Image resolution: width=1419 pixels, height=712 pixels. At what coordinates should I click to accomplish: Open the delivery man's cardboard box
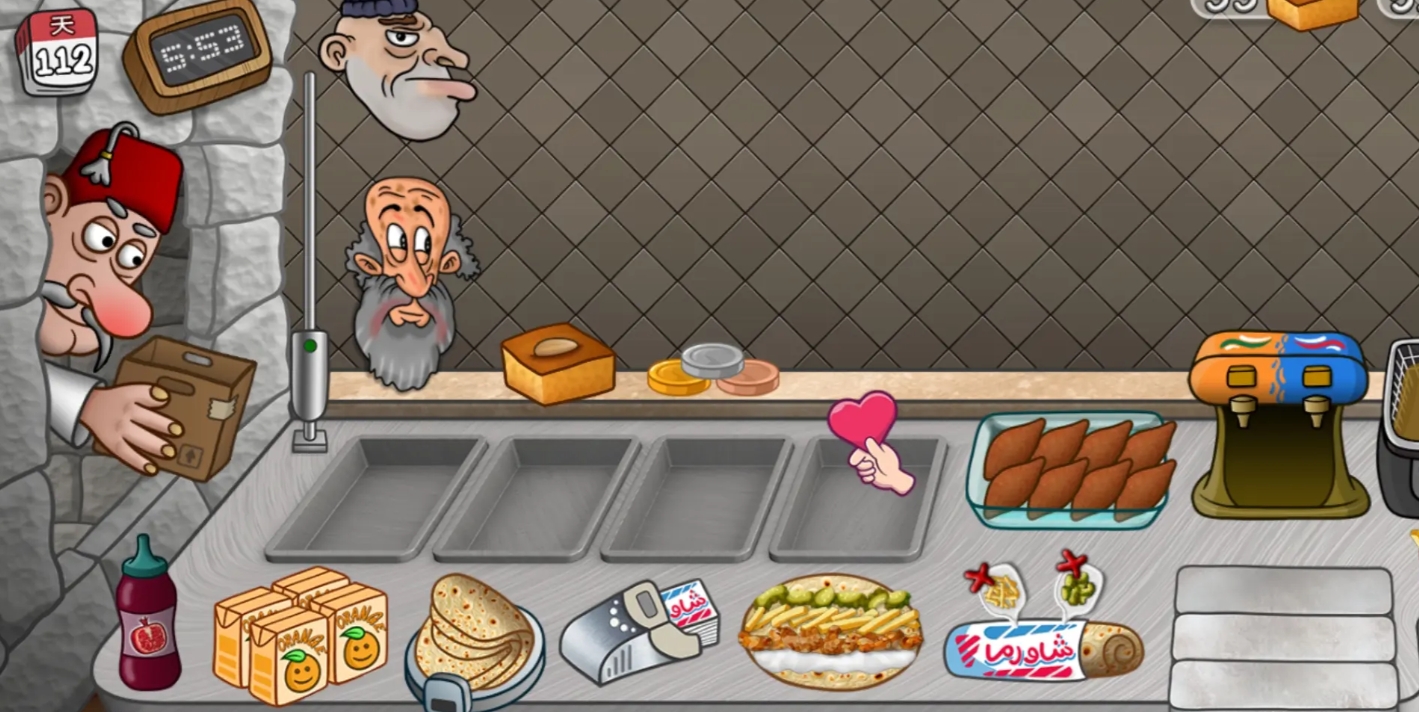(x=186, y=405)
